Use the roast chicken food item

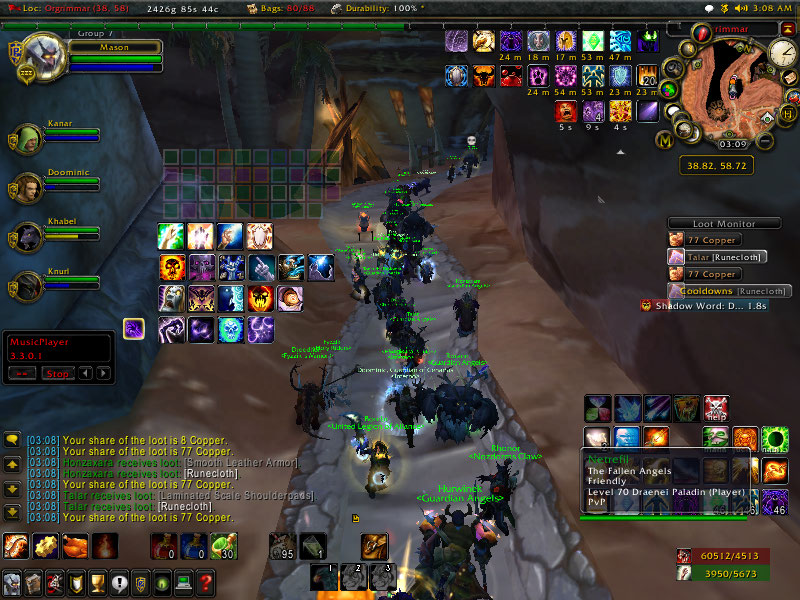tap(74, 546)
